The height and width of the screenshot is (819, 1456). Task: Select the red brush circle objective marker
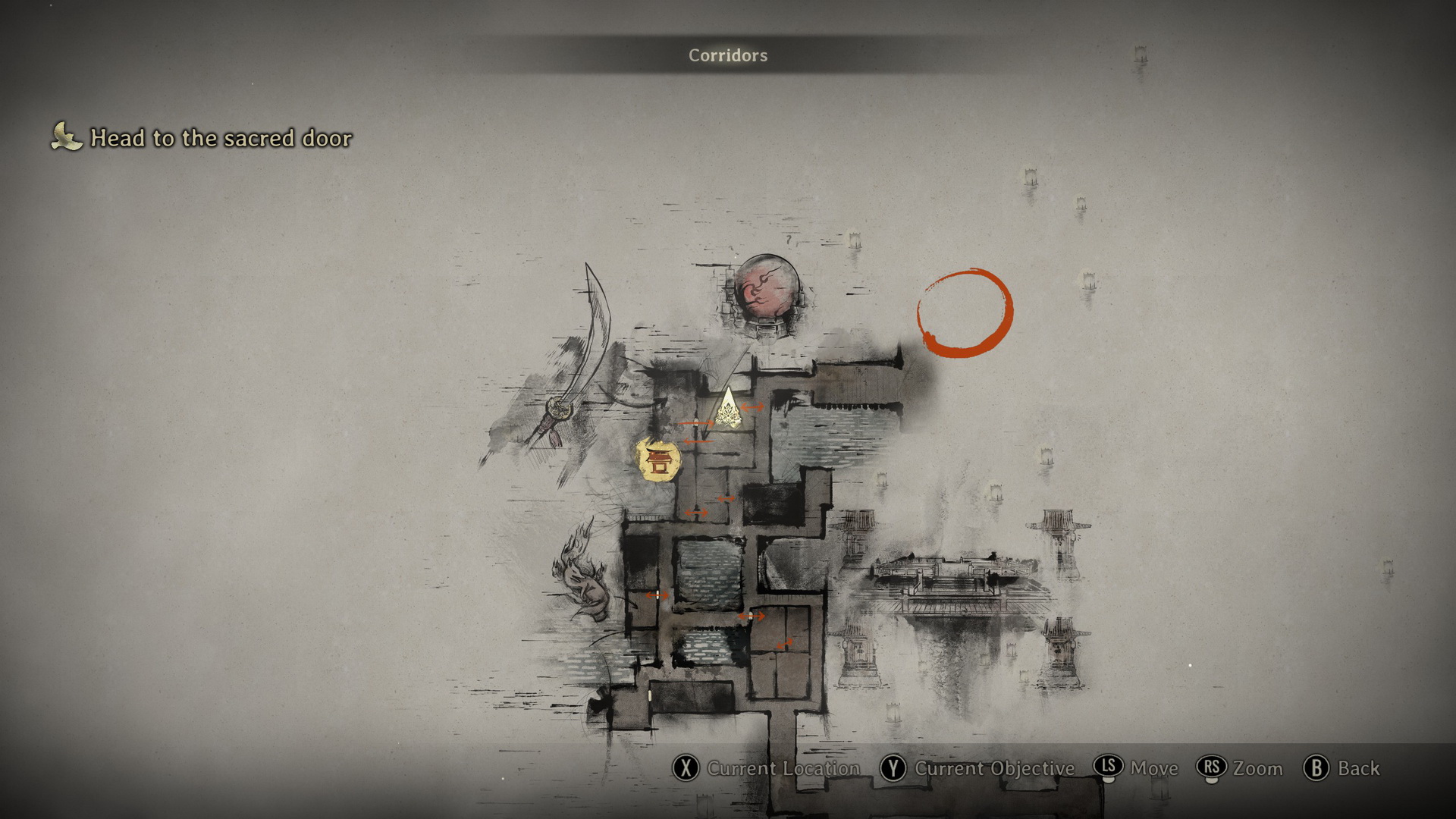[x=965, y=312]
